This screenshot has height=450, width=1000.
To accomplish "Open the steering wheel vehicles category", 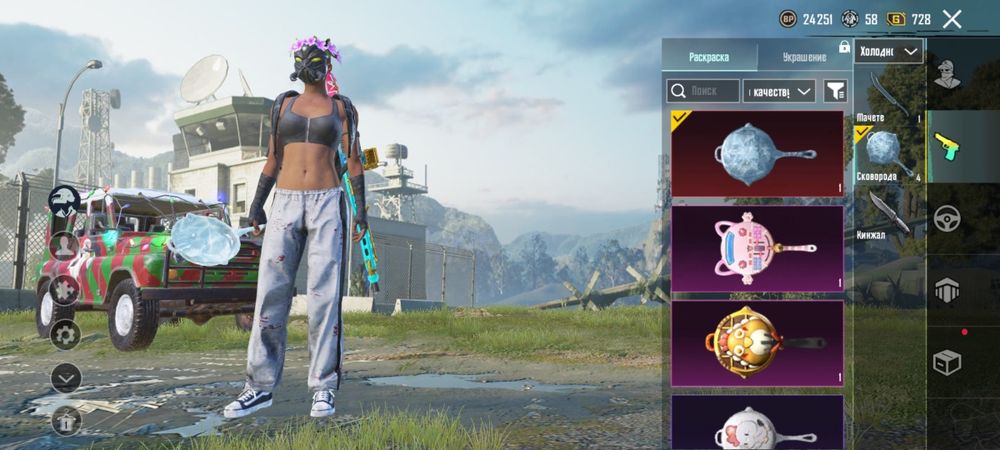I will (x=947, y=218).
